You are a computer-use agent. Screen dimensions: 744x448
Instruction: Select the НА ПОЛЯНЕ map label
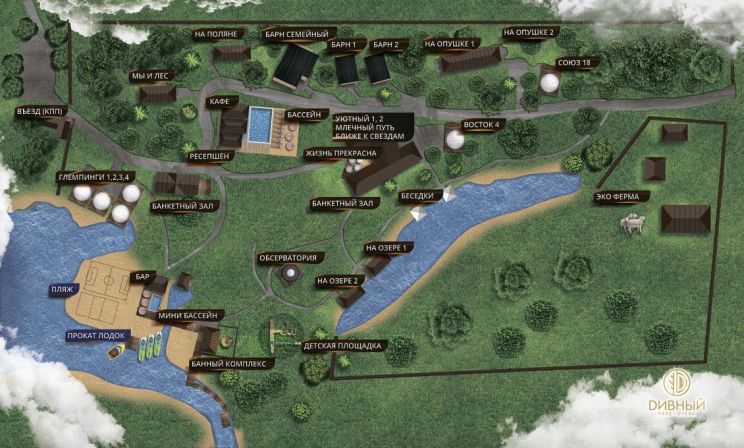[x=216, y=34]
